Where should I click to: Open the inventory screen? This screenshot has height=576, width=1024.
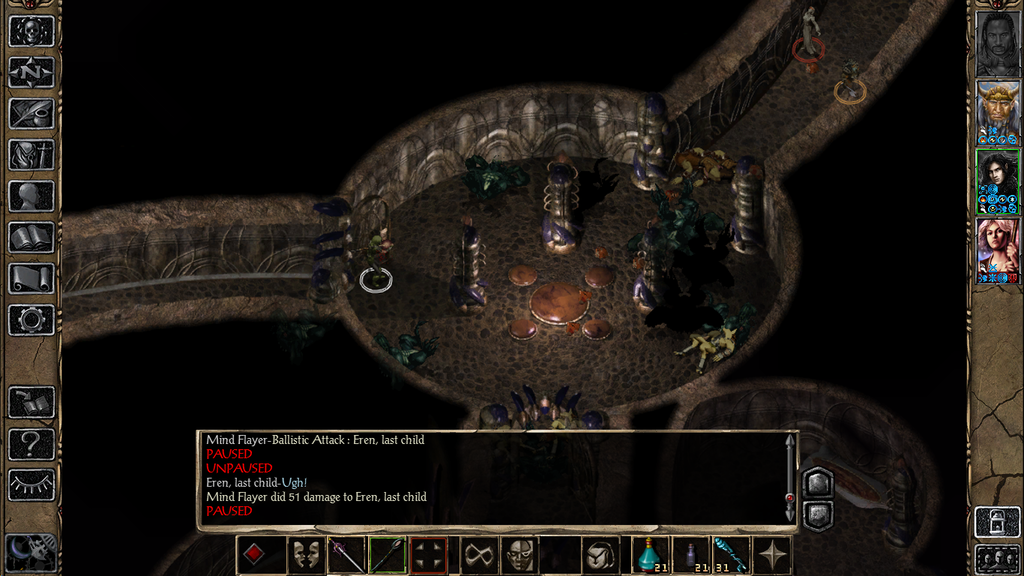pos(31,154)
